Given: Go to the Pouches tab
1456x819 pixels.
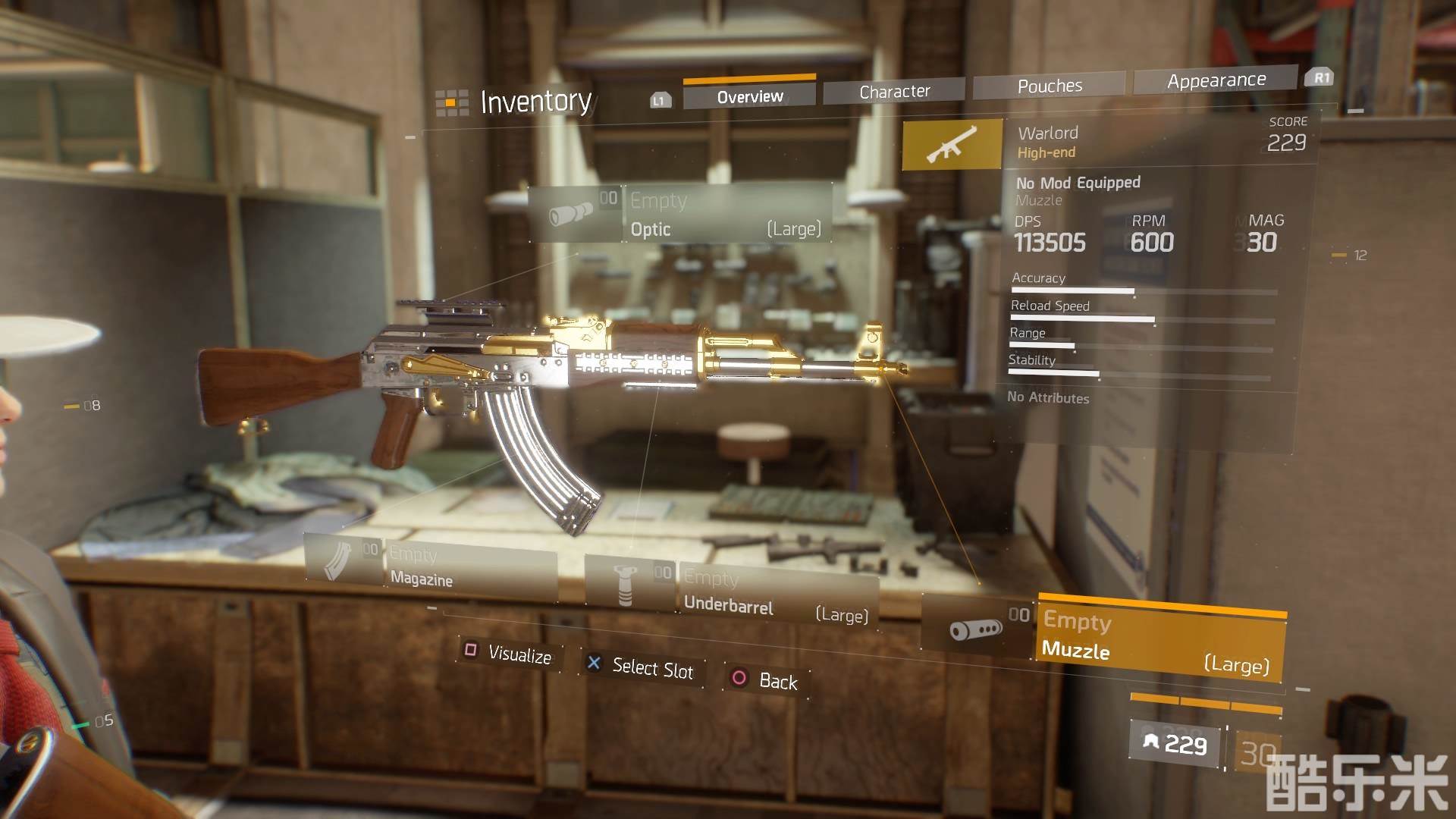Looking at the screenshot, I should click(x=1050, y=86).
